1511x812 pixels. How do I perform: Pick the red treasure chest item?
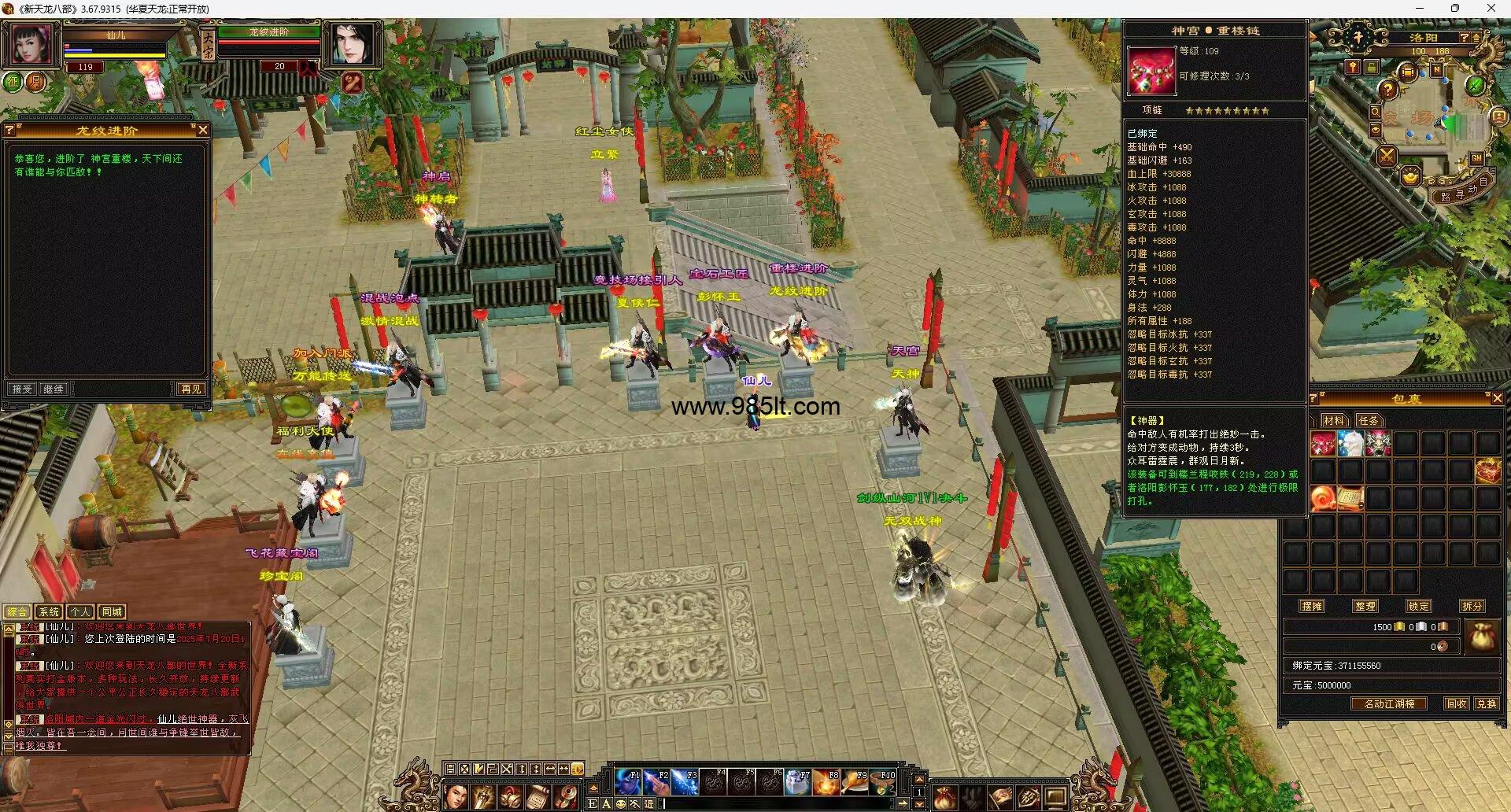[1487, 471]
